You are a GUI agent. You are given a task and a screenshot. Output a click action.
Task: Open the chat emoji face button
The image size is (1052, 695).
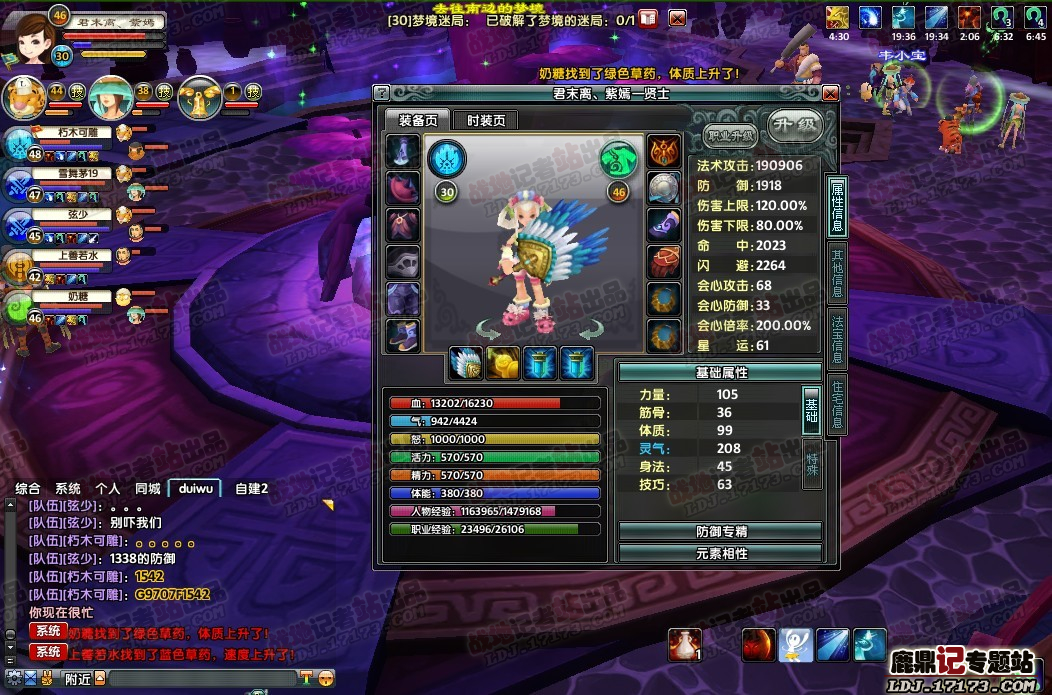coord(325,679)
